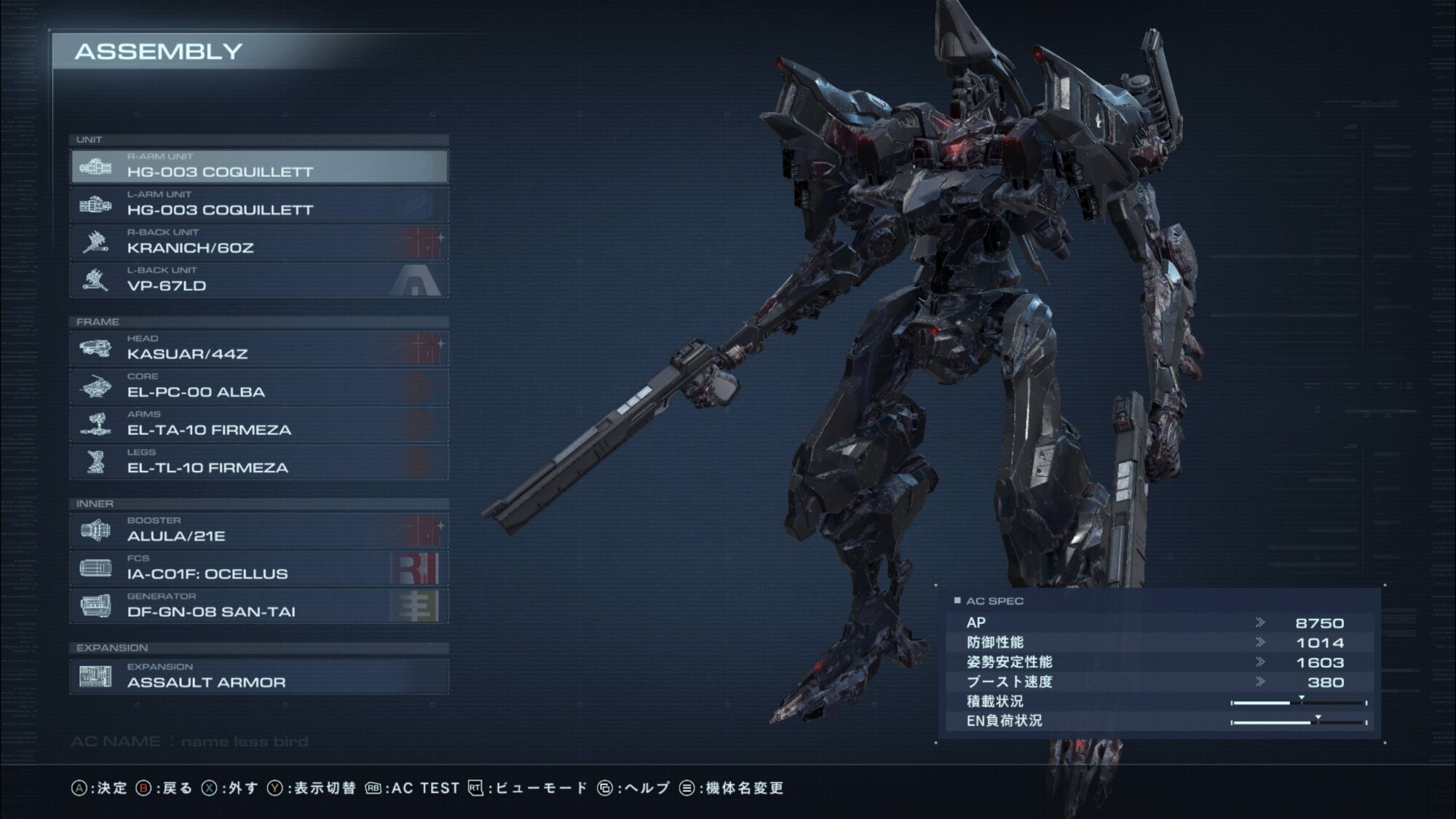Choose the L-ARM UNIT HG-003 COQUILLETT slot

point(258,205)
